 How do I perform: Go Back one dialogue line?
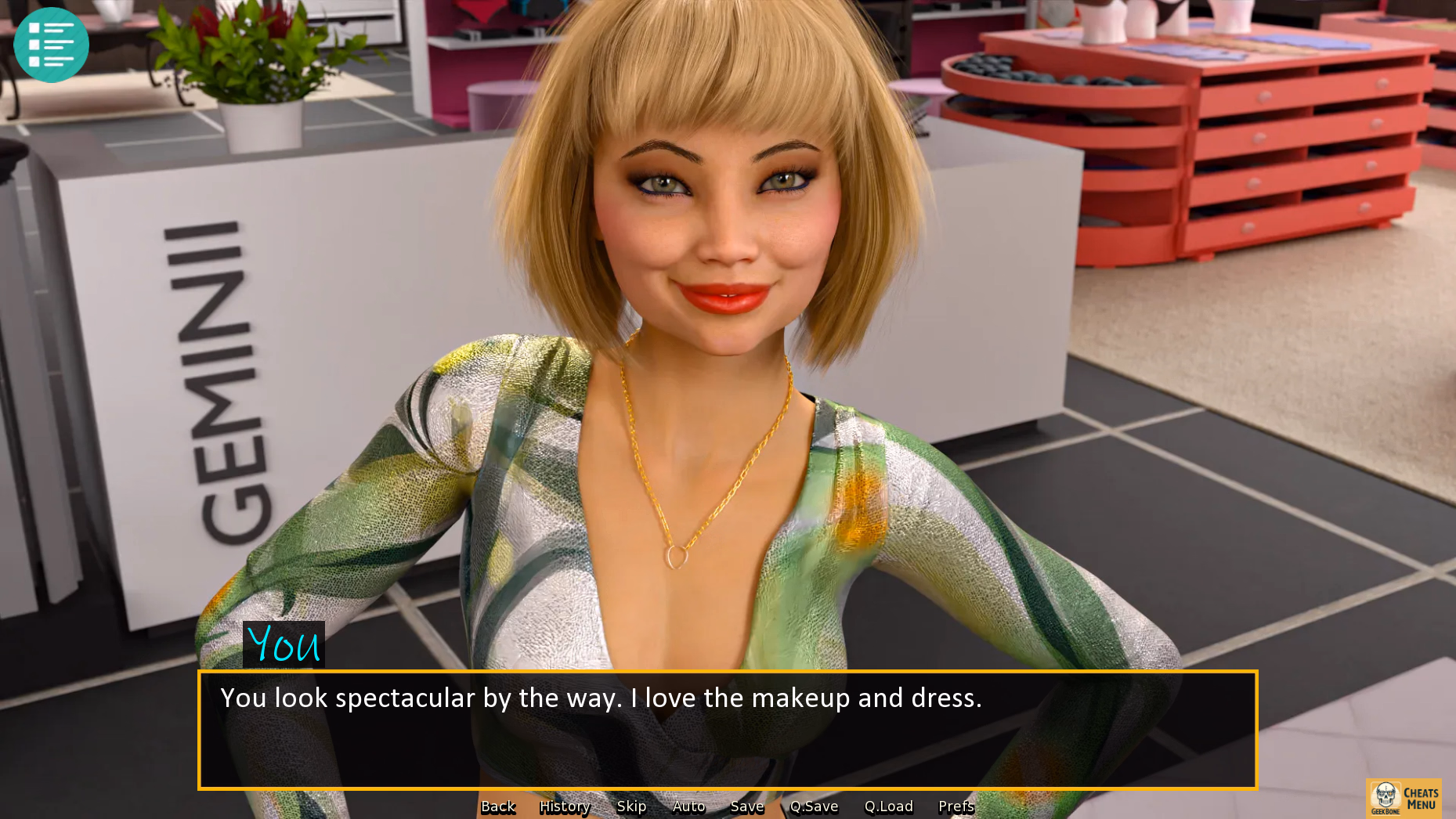tap(498, 806)
